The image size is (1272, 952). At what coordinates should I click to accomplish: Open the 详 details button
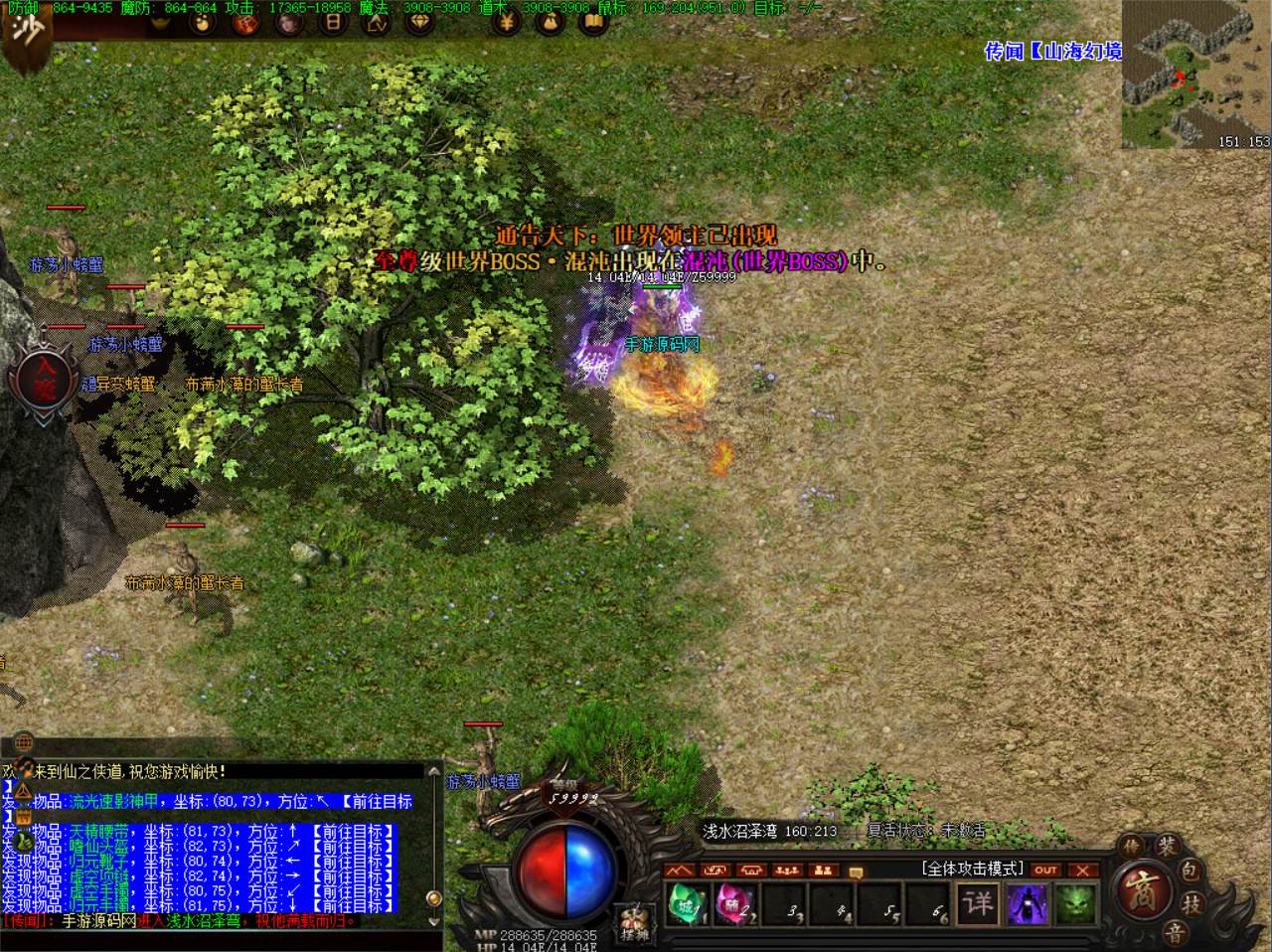click(978, 904)
